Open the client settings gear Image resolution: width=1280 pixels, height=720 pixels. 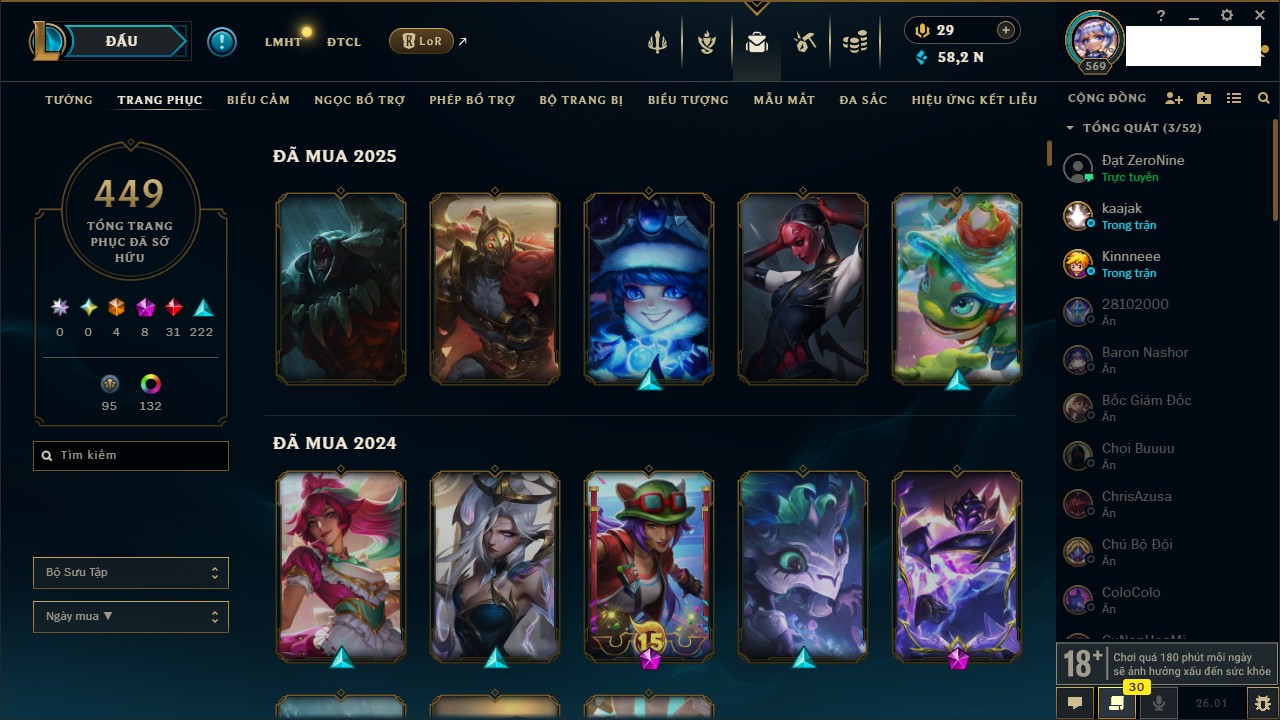coord(1227,16)
